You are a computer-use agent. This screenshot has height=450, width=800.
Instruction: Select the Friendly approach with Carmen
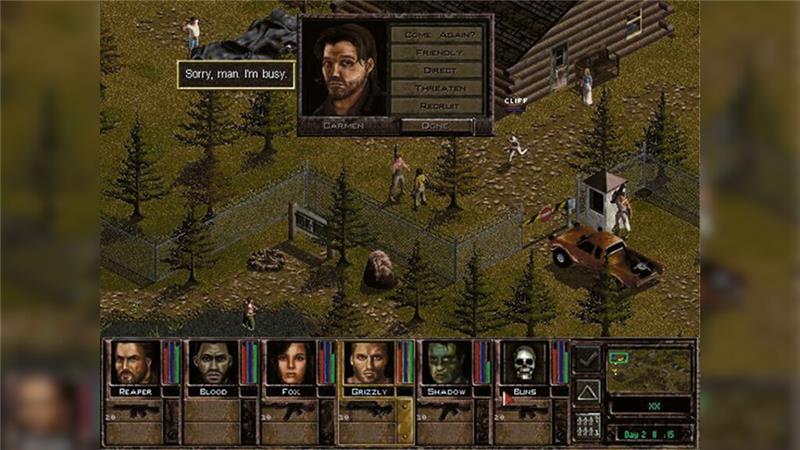[436, 52]
